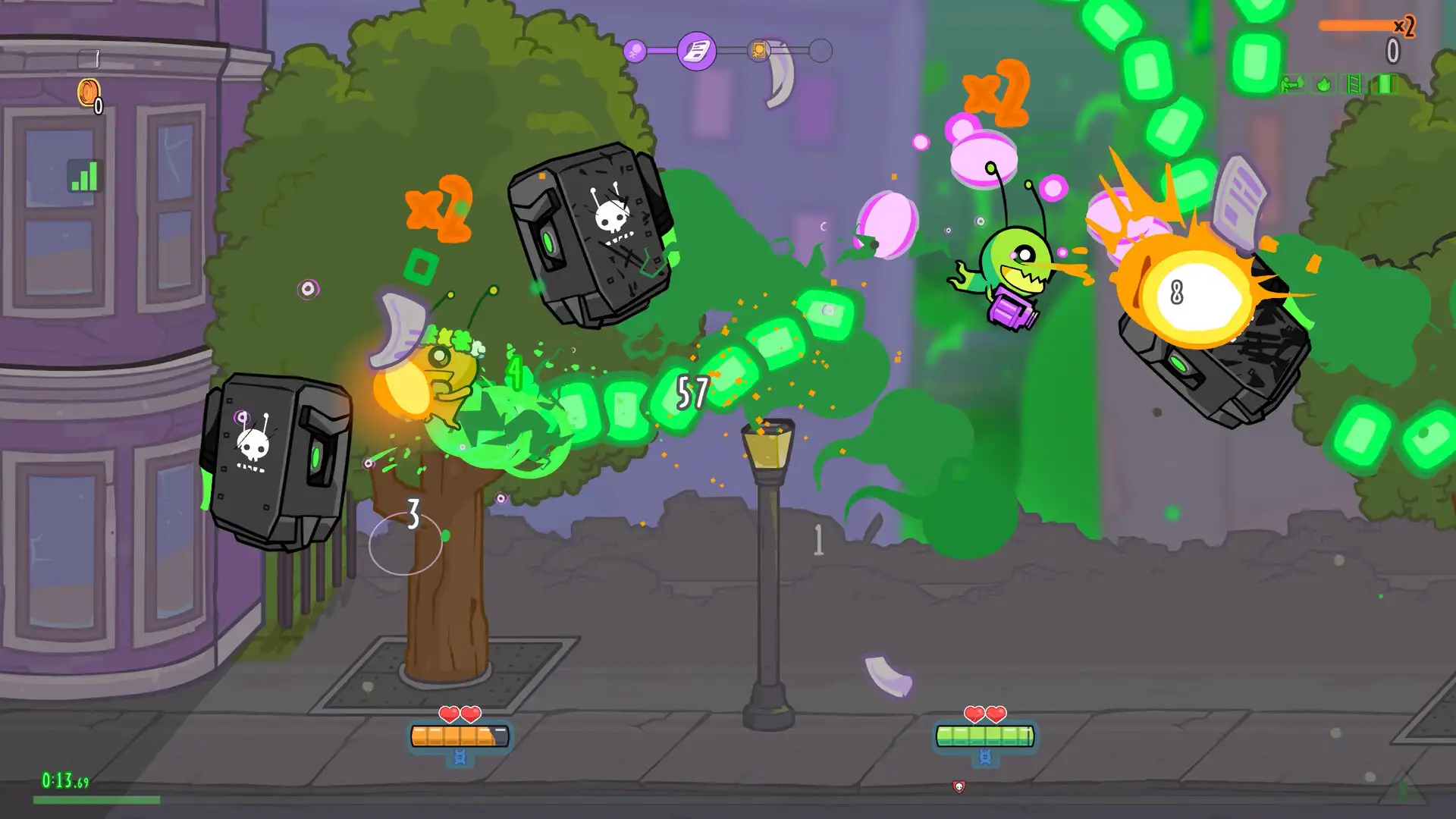The image size is (1456, 819).
Task: Select the gun power-up icon in the top-right HUD
Action: tap(1291, 85)
